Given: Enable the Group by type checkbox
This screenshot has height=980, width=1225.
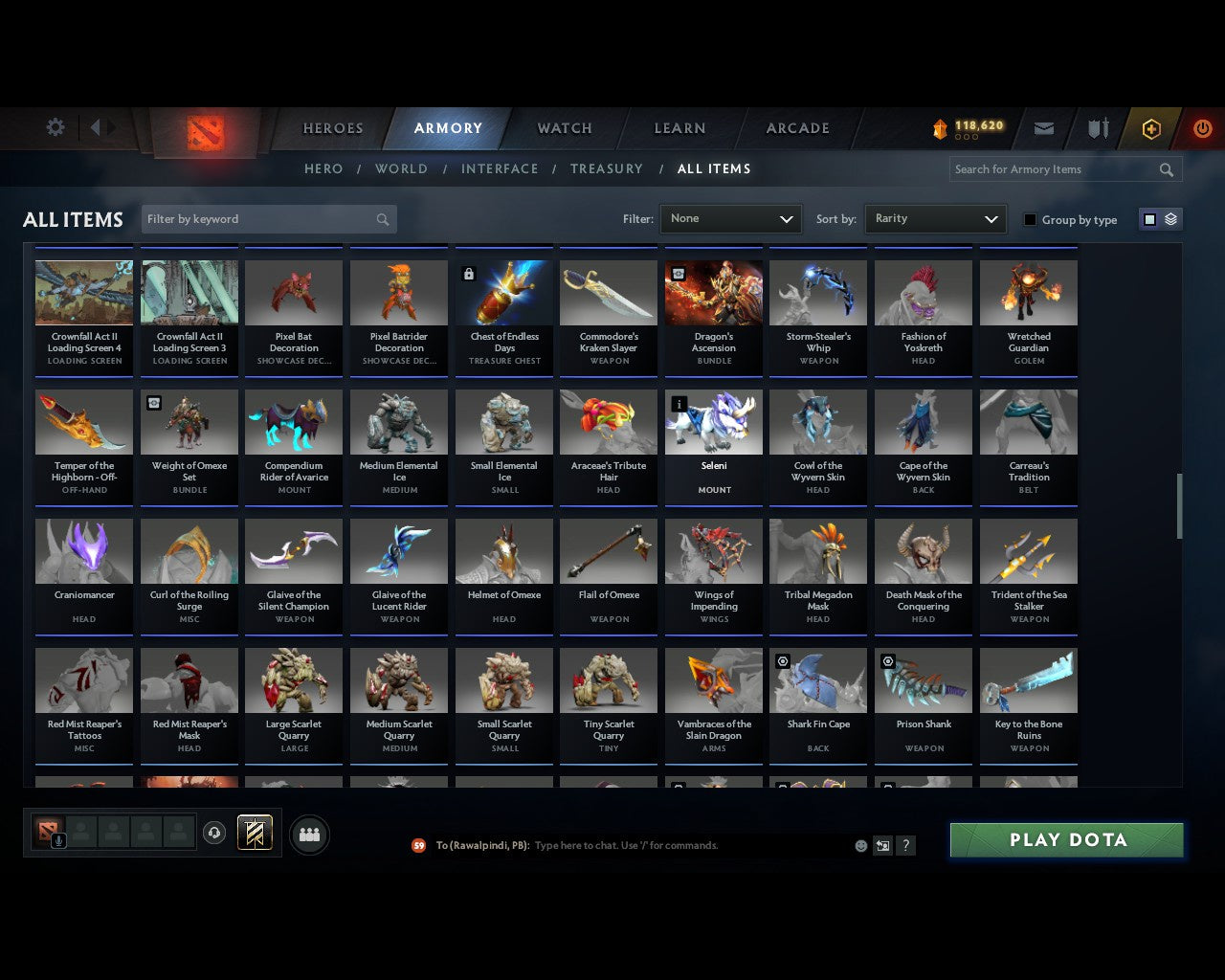Looking at the screenshot, I should pyautogui.click(x=1030, y=219).
